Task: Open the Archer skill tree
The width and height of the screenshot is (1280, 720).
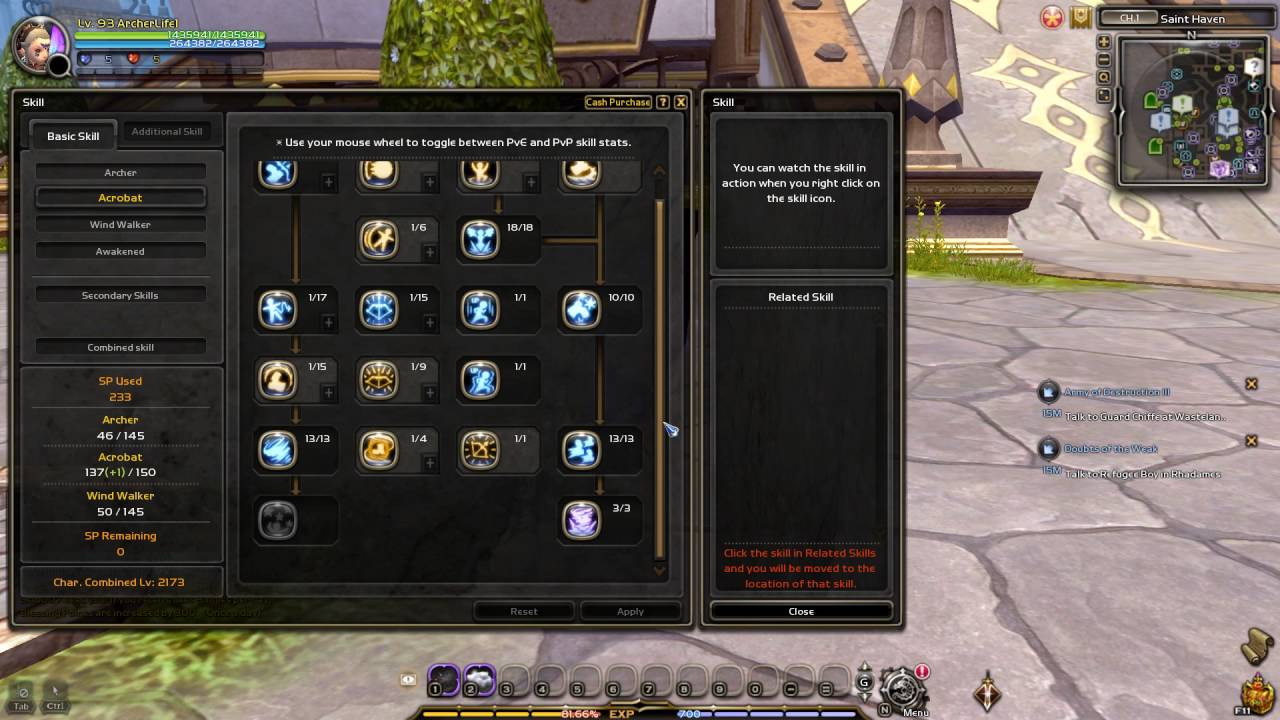Action: tap(120, 173)
